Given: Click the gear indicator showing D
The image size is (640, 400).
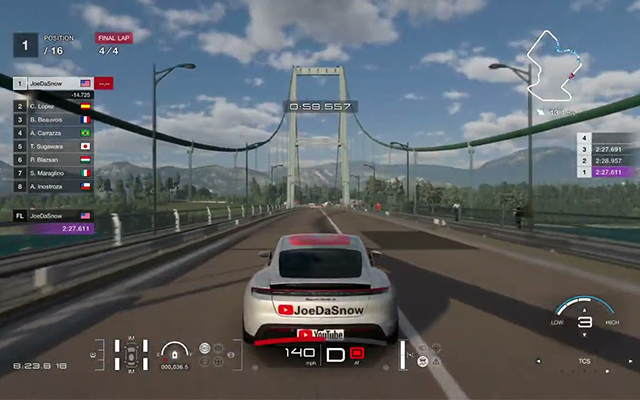Looking at the screenshot, I should pyautogui.click(x=335, y=353).
